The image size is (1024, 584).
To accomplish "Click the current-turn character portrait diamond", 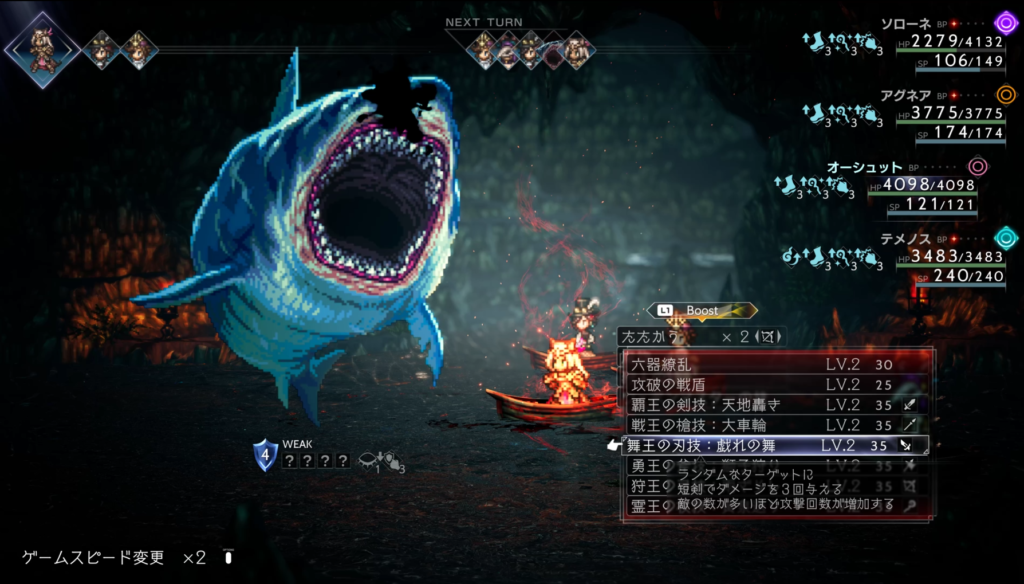I will coord(43,49).
